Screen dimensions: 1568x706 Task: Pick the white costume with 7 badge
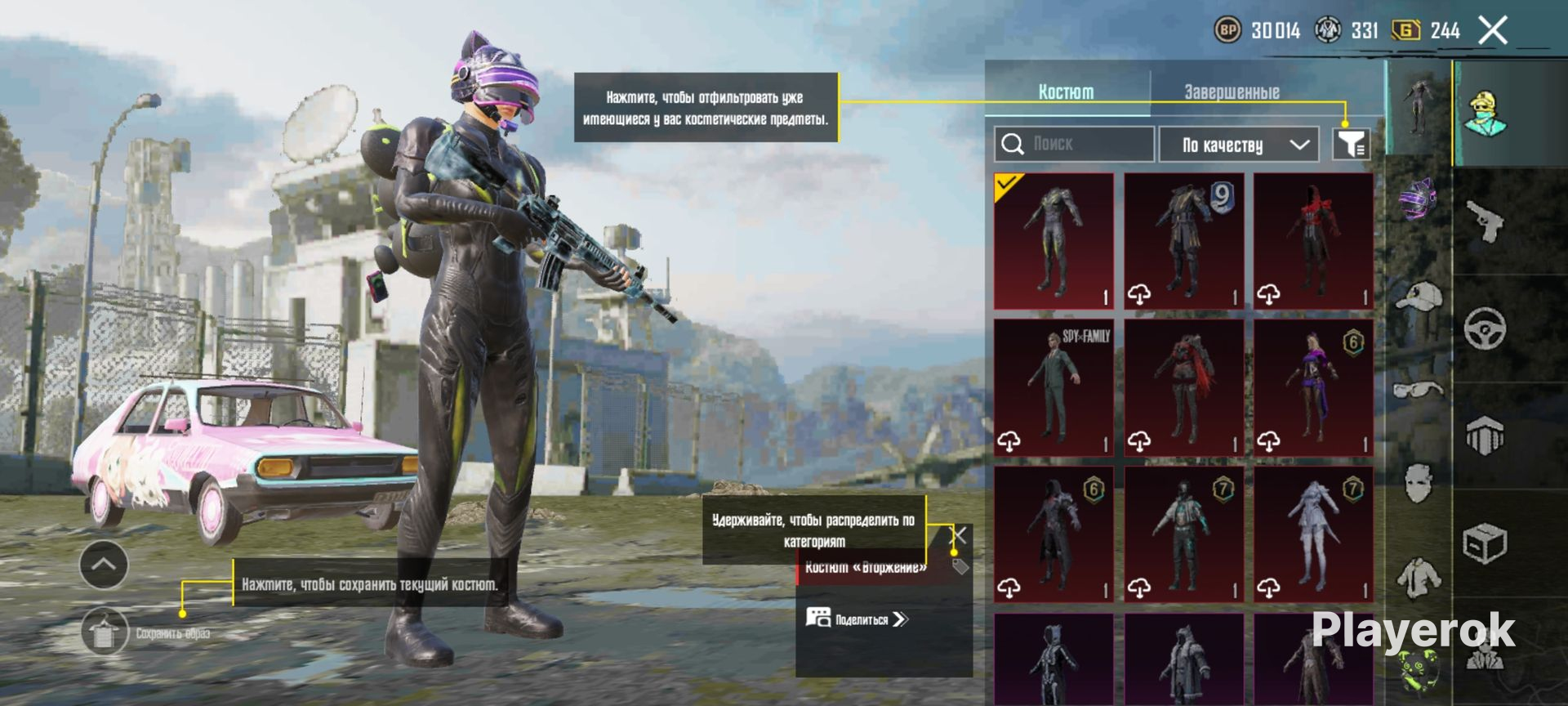pos(1313,534)
